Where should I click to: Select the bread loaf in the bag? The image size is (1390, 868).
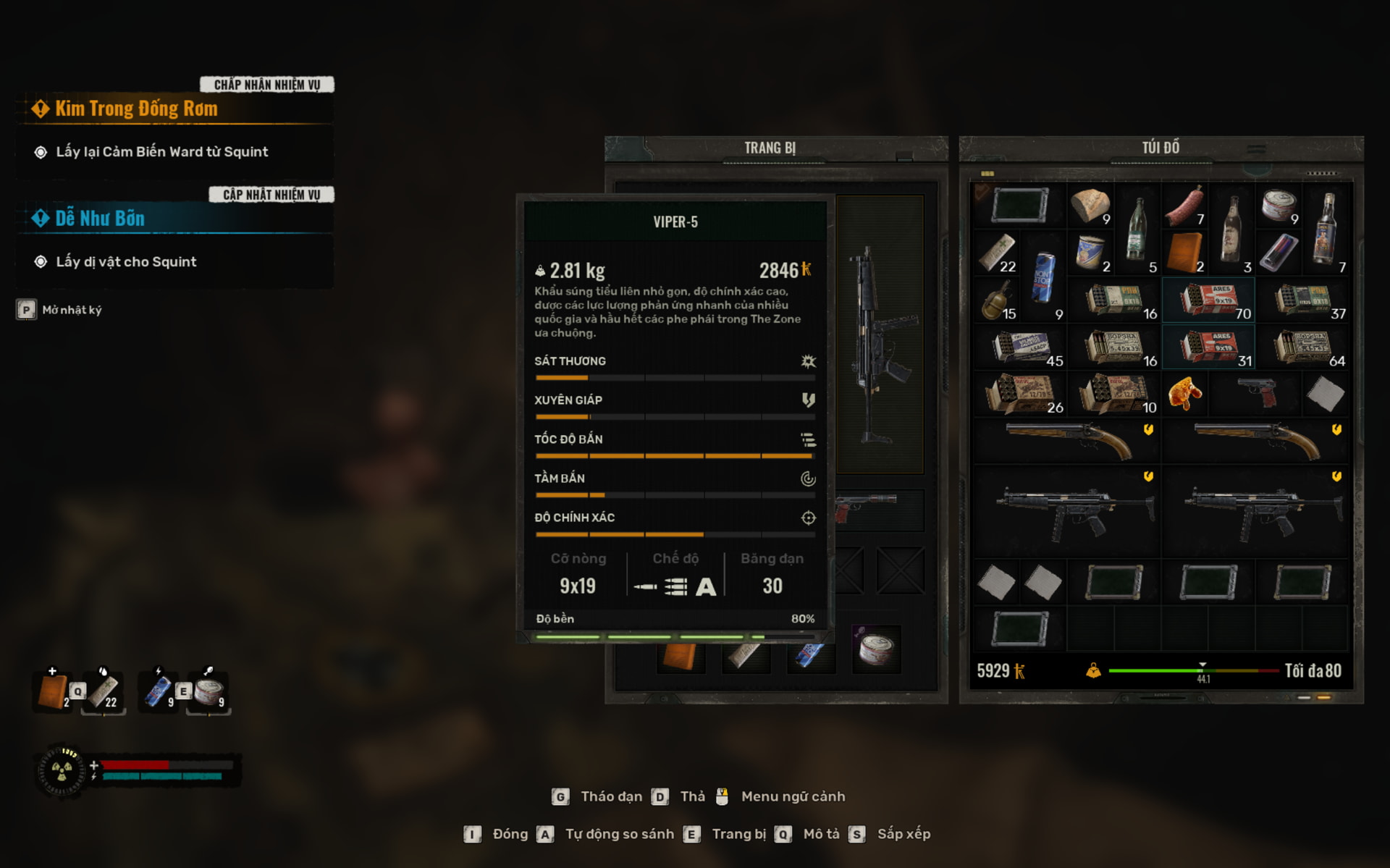[x=1090, y=205]
